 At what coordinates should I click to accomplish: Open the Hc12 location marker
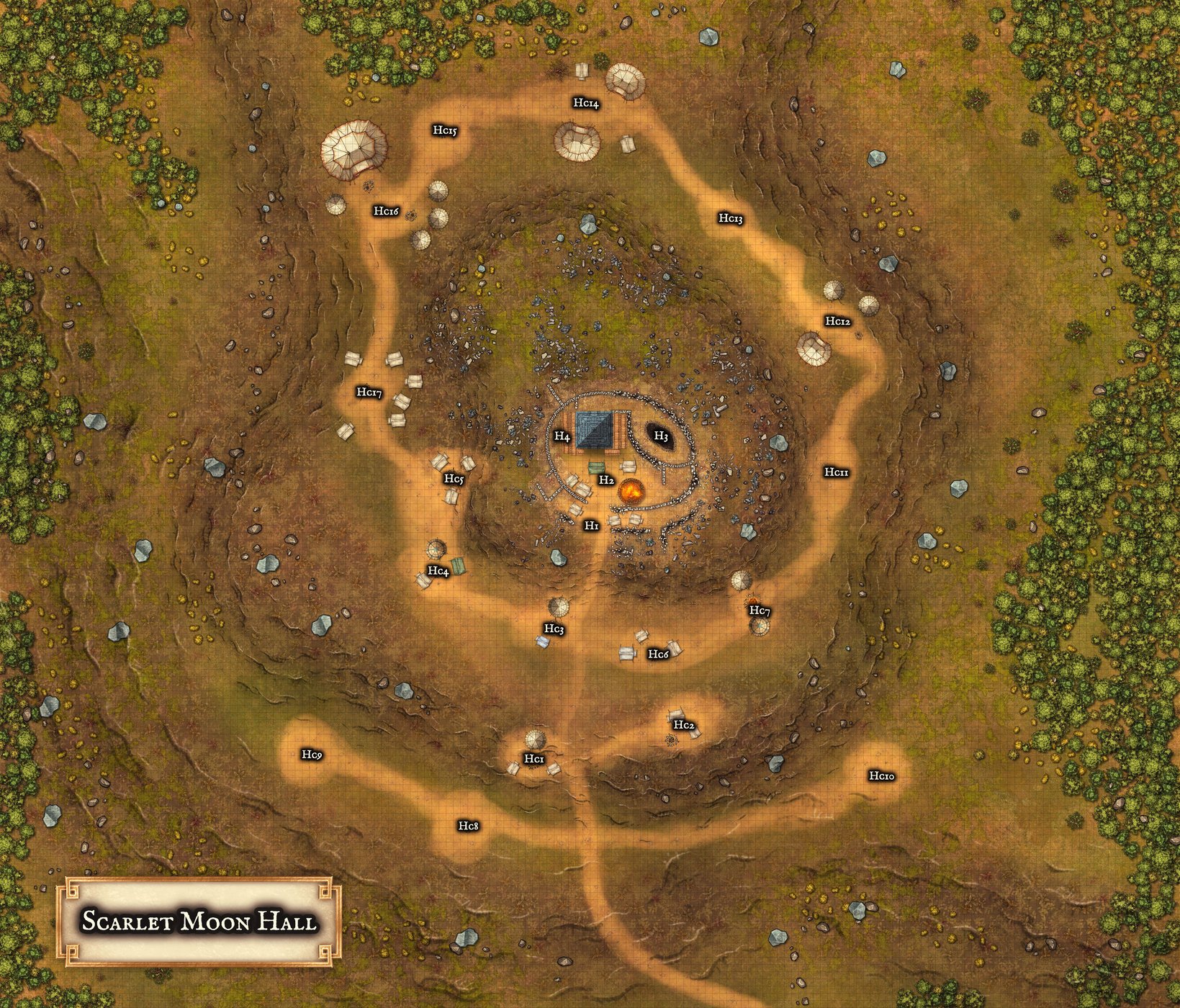tap(838, 321)
